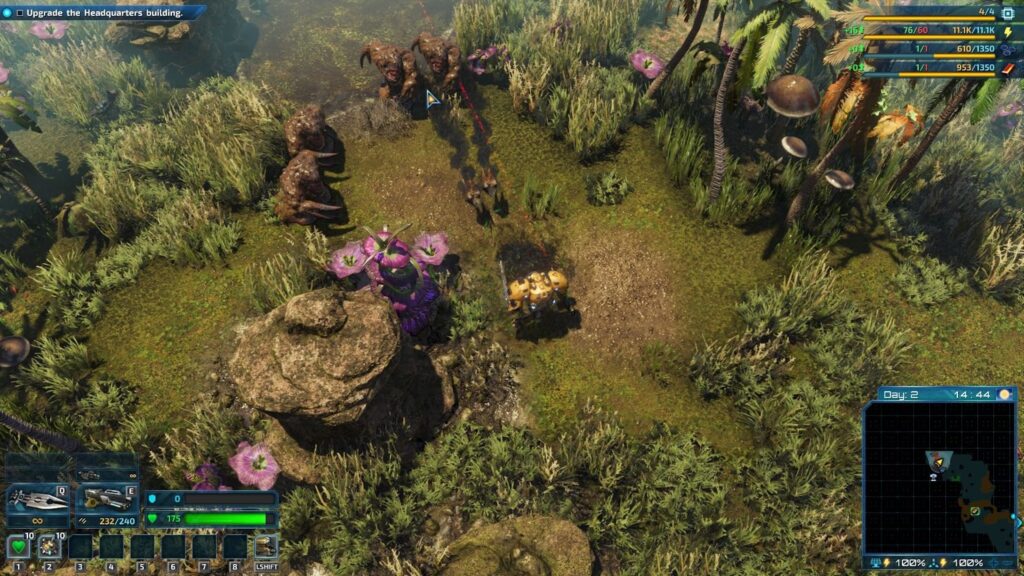Select the sword melee weapon slot
Image resolution: width=1024 pixels, height=576 pixels.
37,499
